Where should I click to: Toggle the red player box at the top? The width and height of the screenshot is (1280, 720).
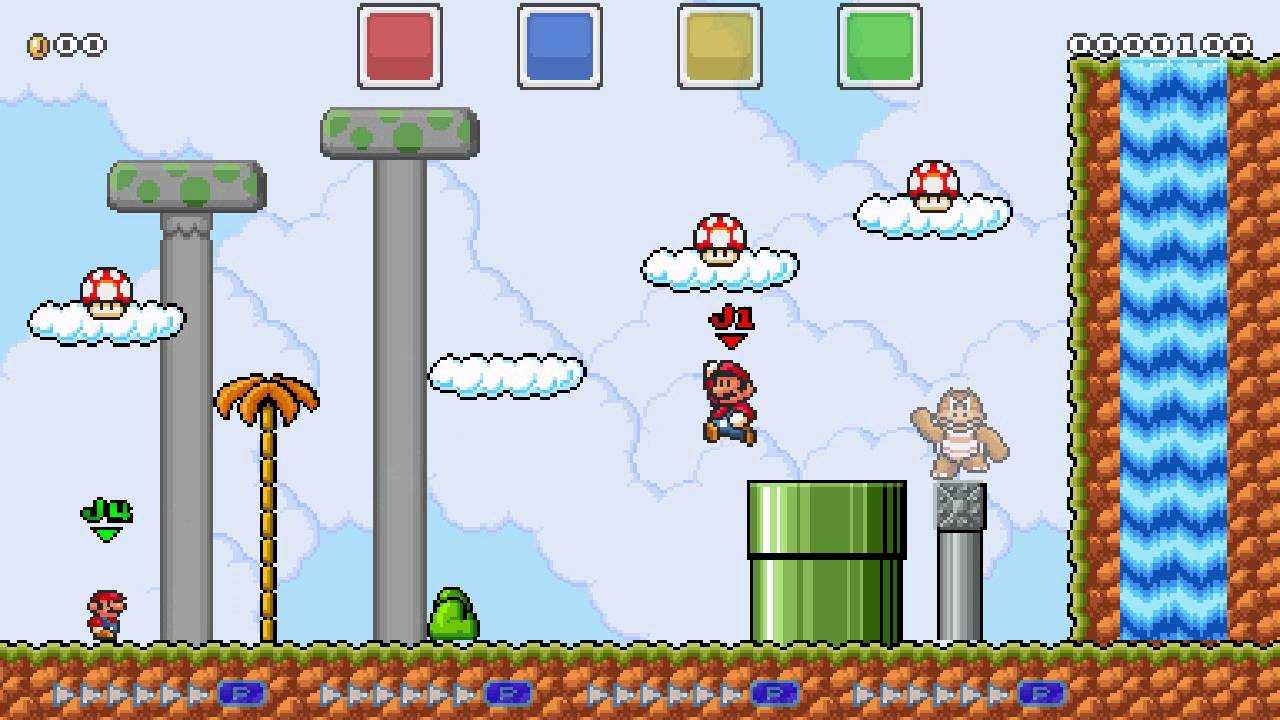400,48
